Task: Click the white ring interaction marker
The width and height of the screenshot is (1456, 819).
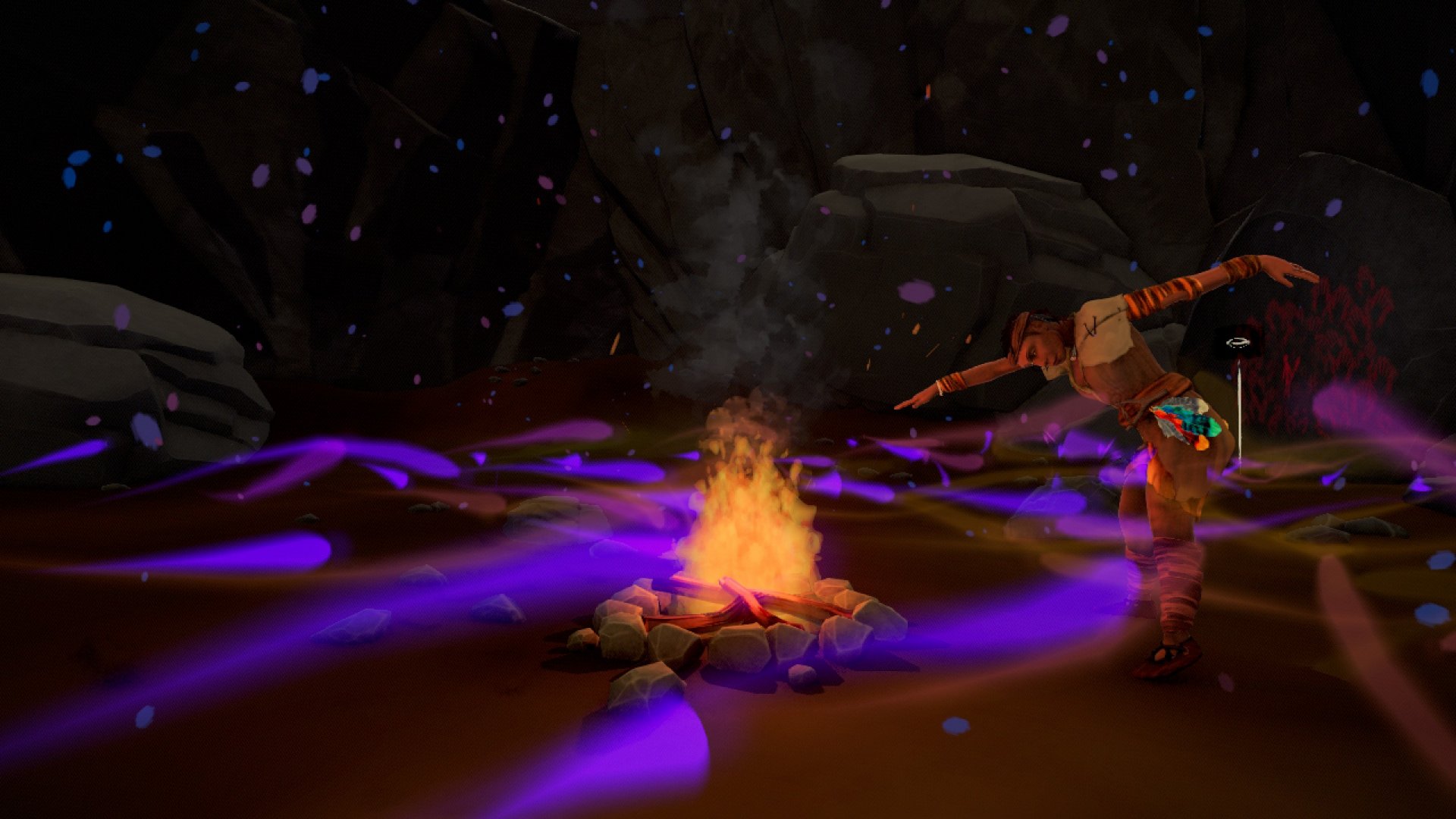Action: [x=1238, y=343]
